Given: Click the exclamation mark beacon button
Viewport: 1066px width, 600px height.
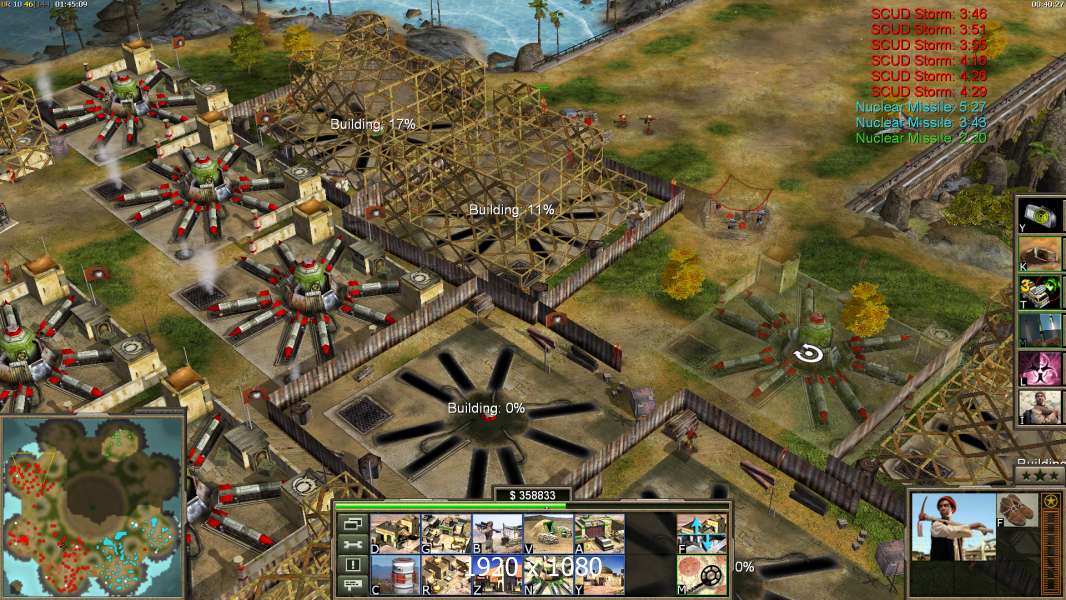Looking at the screenshot, I should pyautogui.click(x=351, y=565).
